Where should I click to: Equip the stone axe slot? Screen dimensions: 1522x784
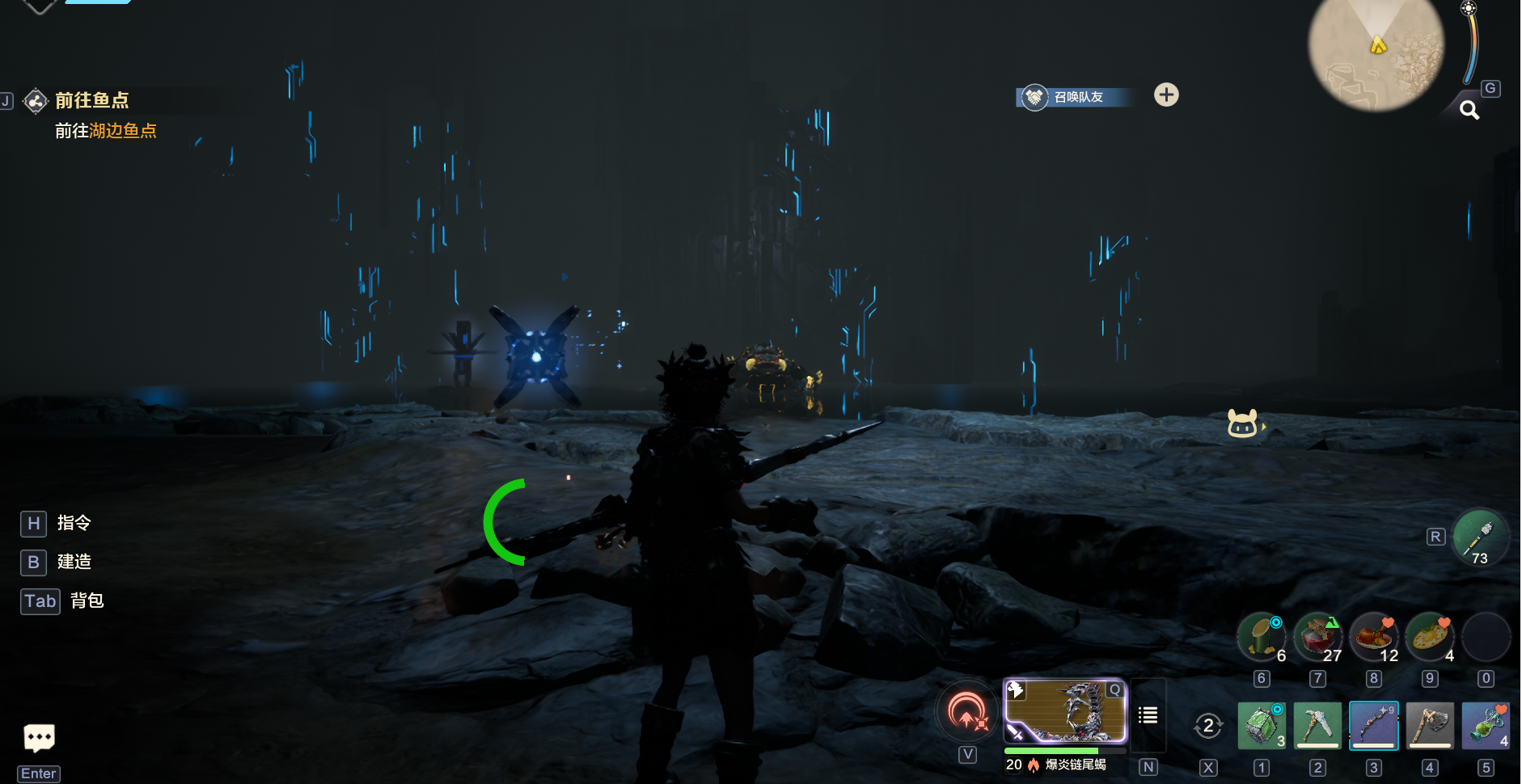pos(1430,725)
